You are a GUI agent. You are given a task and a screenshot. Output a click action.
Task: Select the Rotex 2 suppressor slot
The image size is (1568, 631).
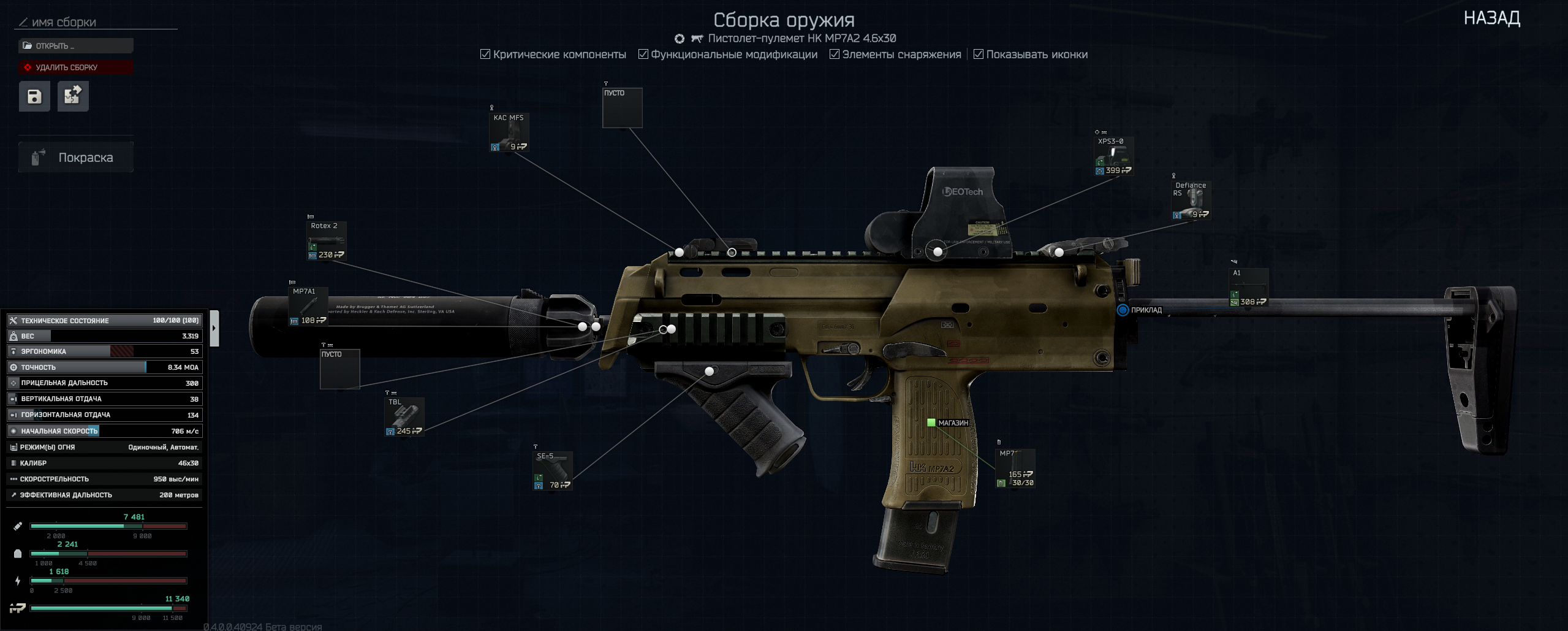(327, 241)
